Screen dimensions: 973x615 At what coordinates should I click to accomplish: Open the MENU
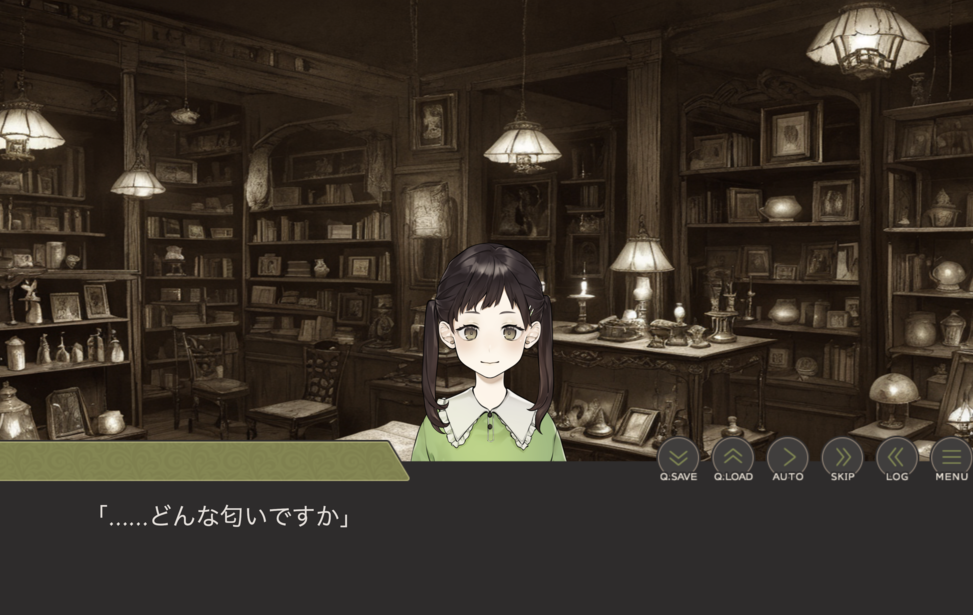(951, 458)
